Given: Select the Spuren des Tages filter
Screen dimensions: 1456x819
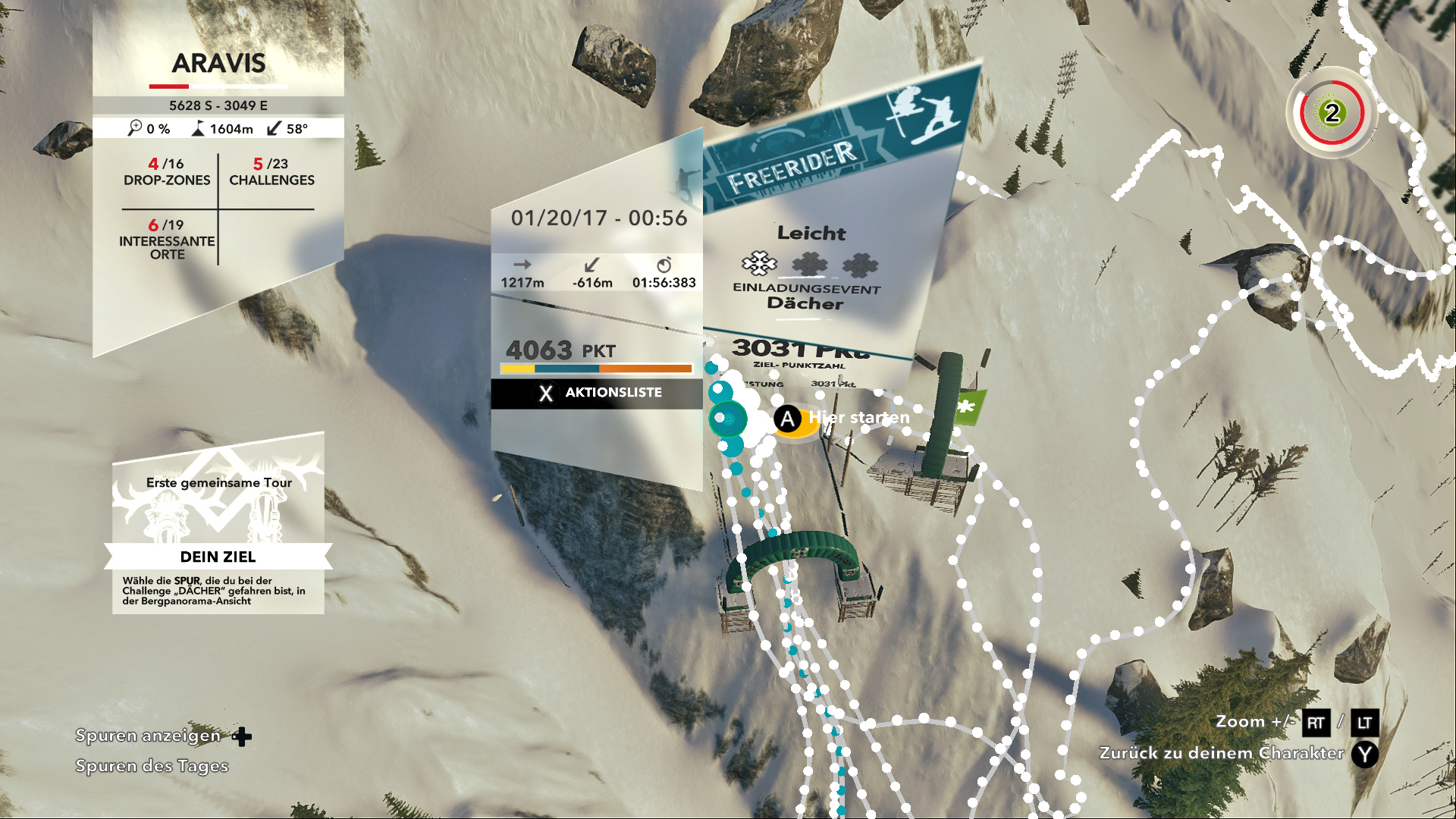Looking at the screenshot, I should (152, 767).
